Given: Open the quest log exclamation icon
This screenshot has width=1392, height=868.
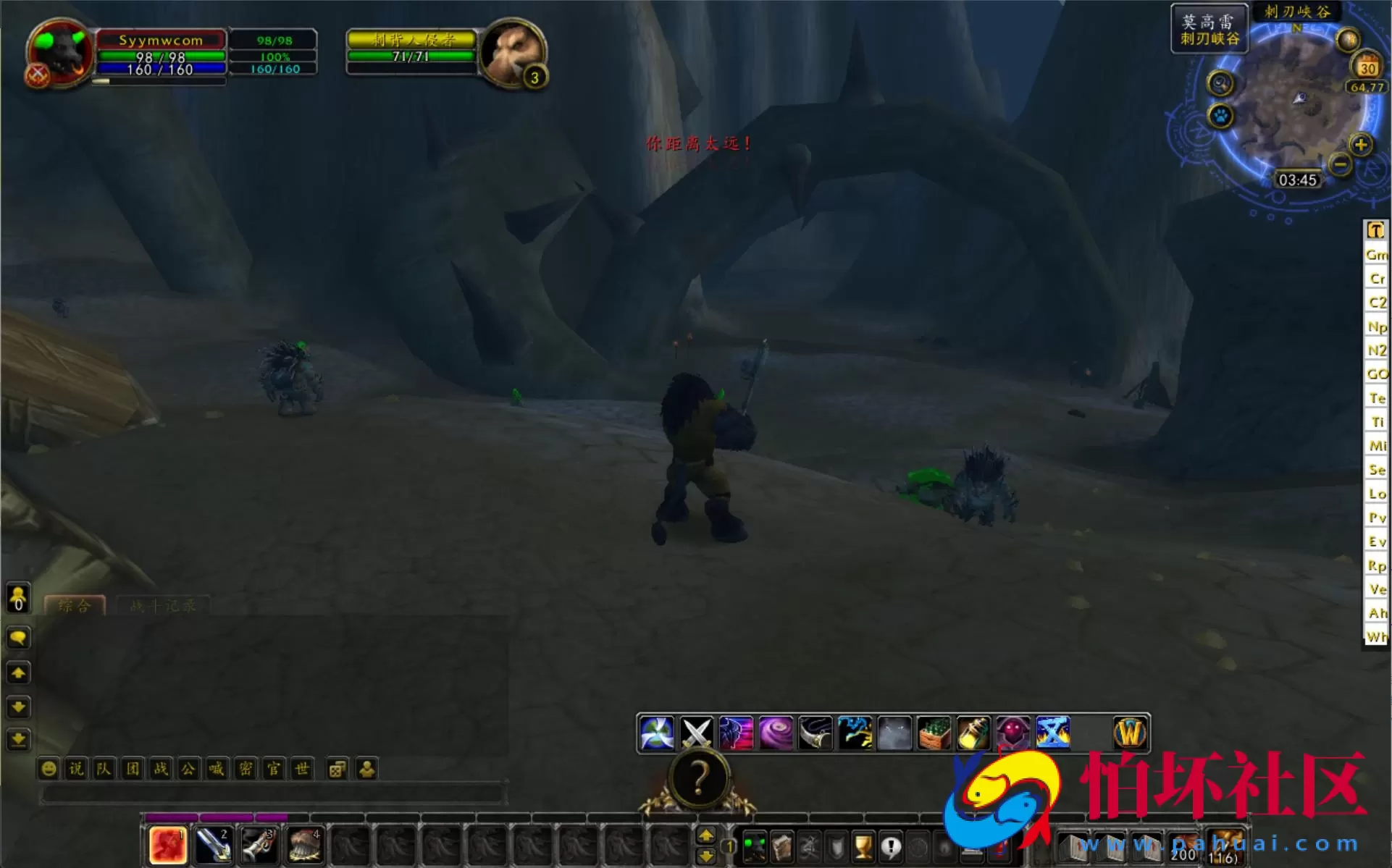Looking at the screenshot, I should coord(891,846).
